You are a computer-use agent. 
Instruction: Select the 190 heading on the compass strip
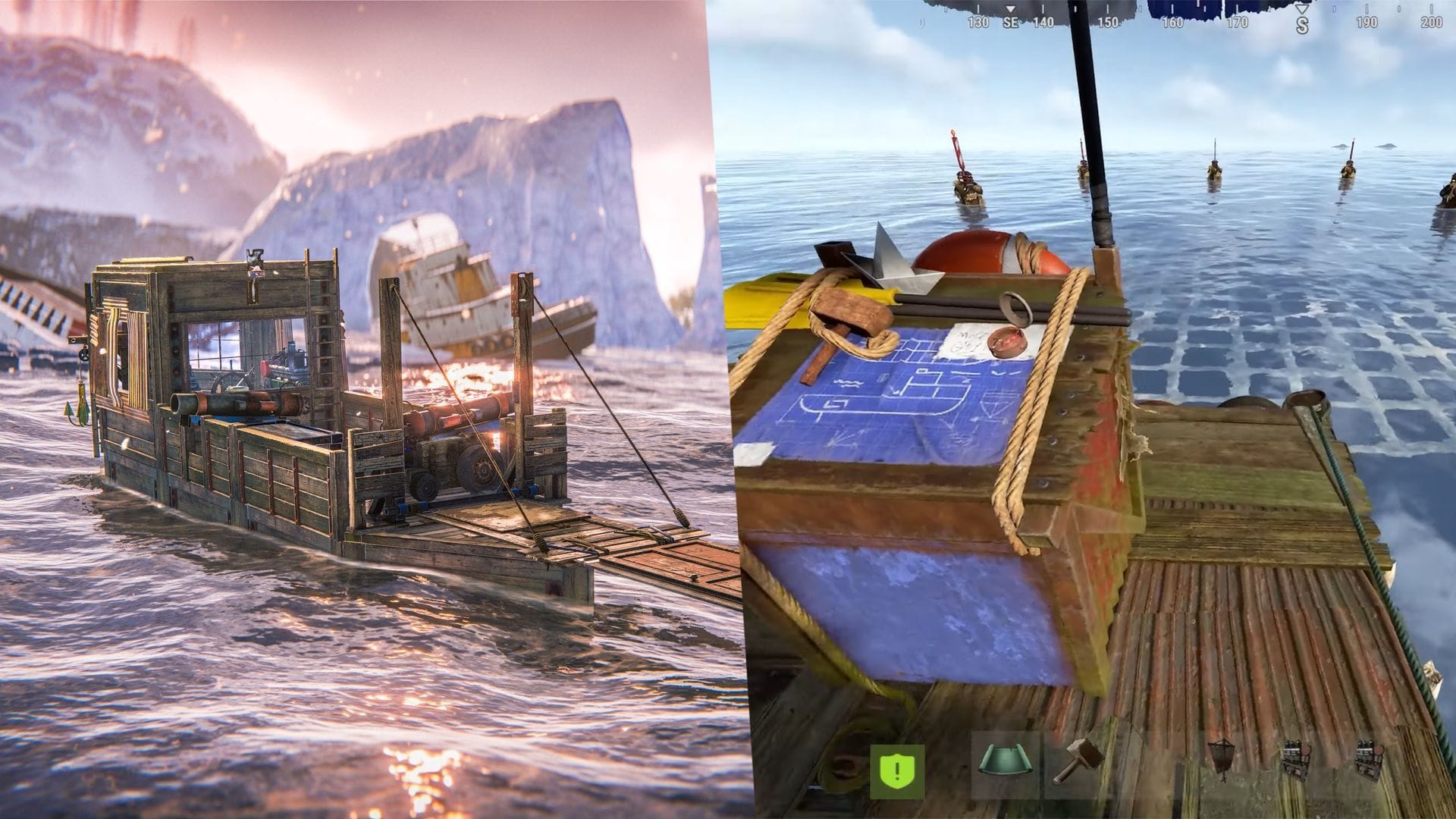pyautogui.click(x=1368, y=23)
